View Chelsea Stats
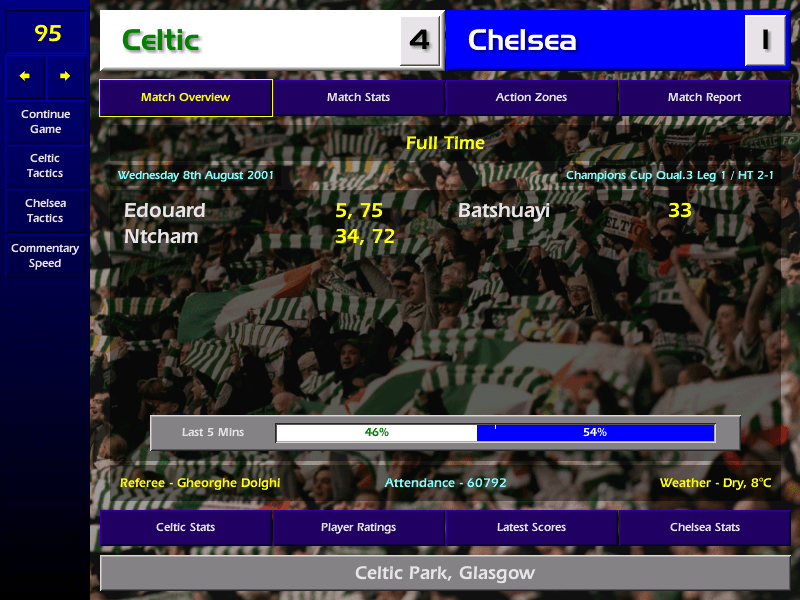 pyautogui.click(x=704, y=527)
